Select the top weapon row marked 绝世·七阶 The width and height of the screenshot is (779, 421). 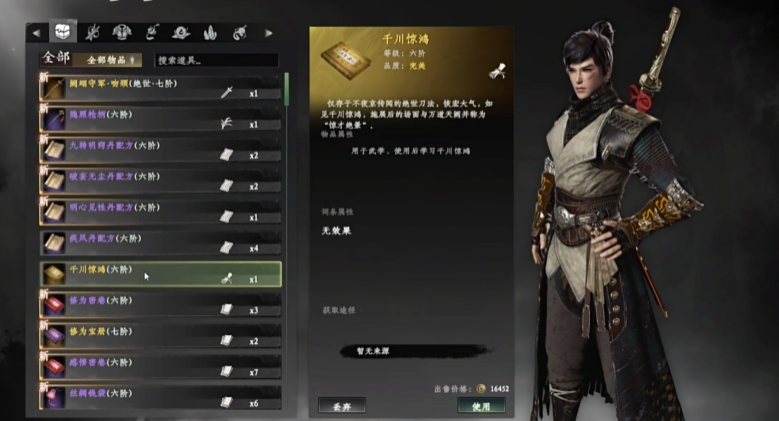click(160, 87)
